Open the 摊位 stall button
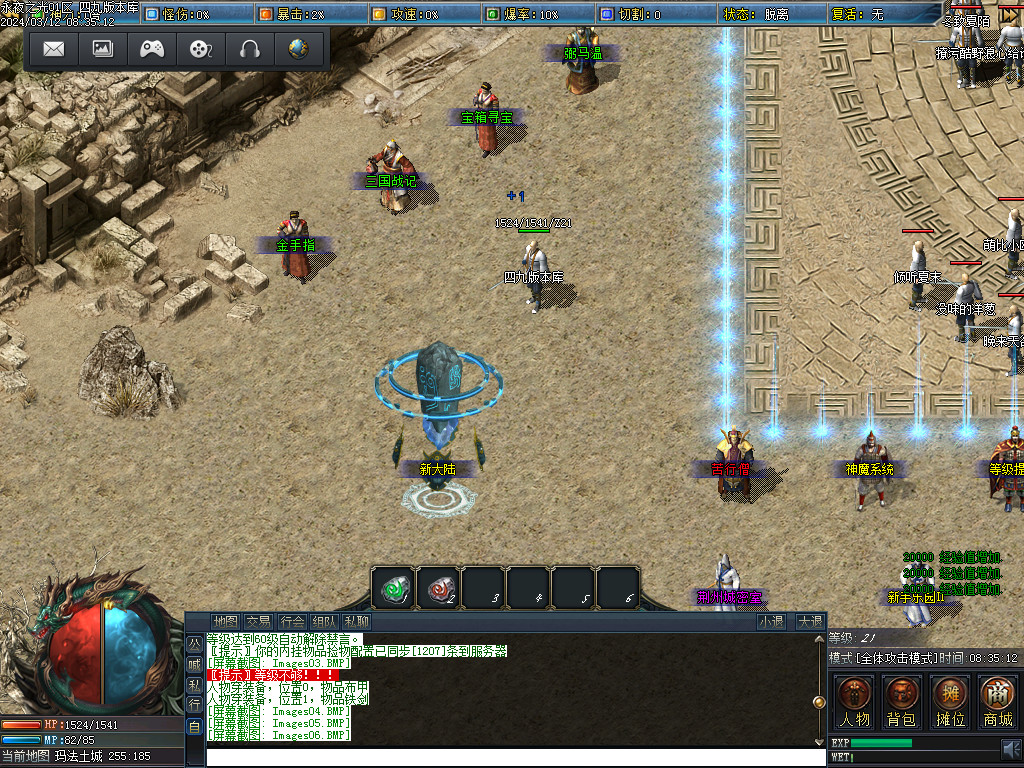 (950, 700)
